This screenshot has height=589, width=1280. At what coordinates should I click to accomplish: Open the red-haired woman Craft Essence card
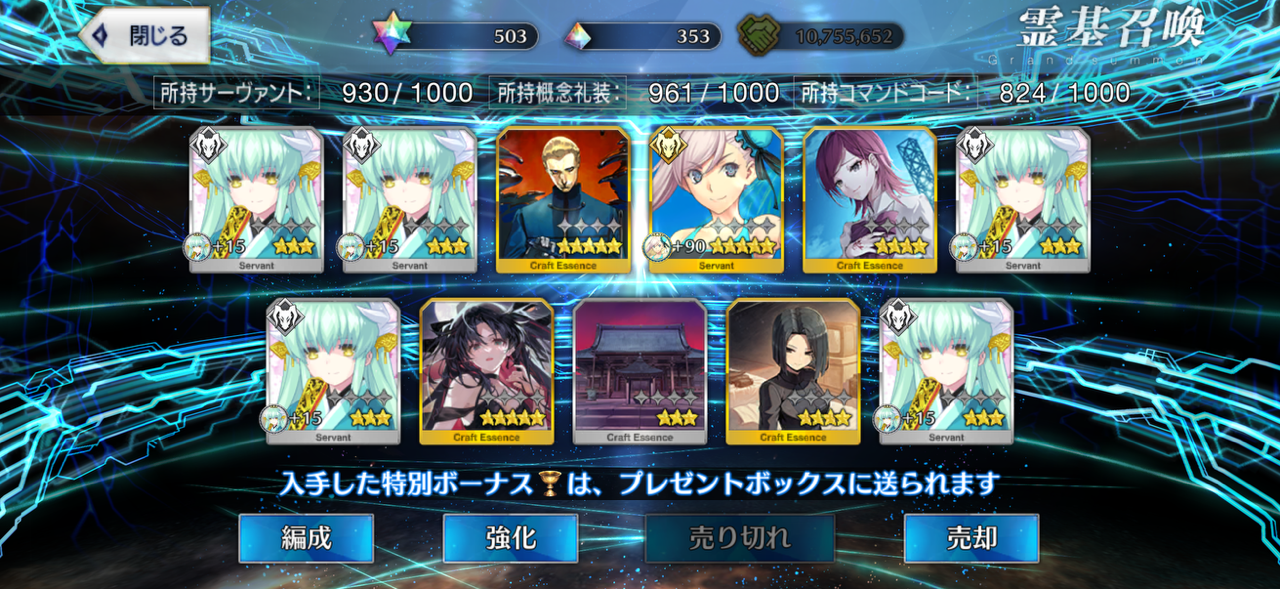(869, 200)
